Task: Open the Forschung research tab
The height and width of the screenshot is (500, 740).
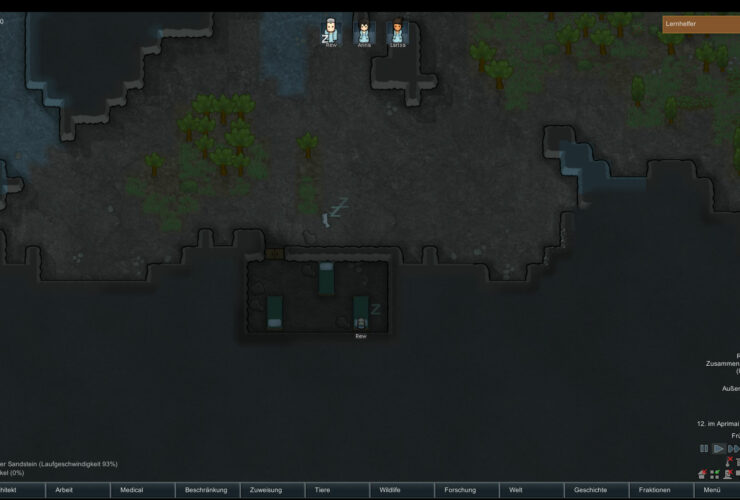Action: click(x=460, y=490)
